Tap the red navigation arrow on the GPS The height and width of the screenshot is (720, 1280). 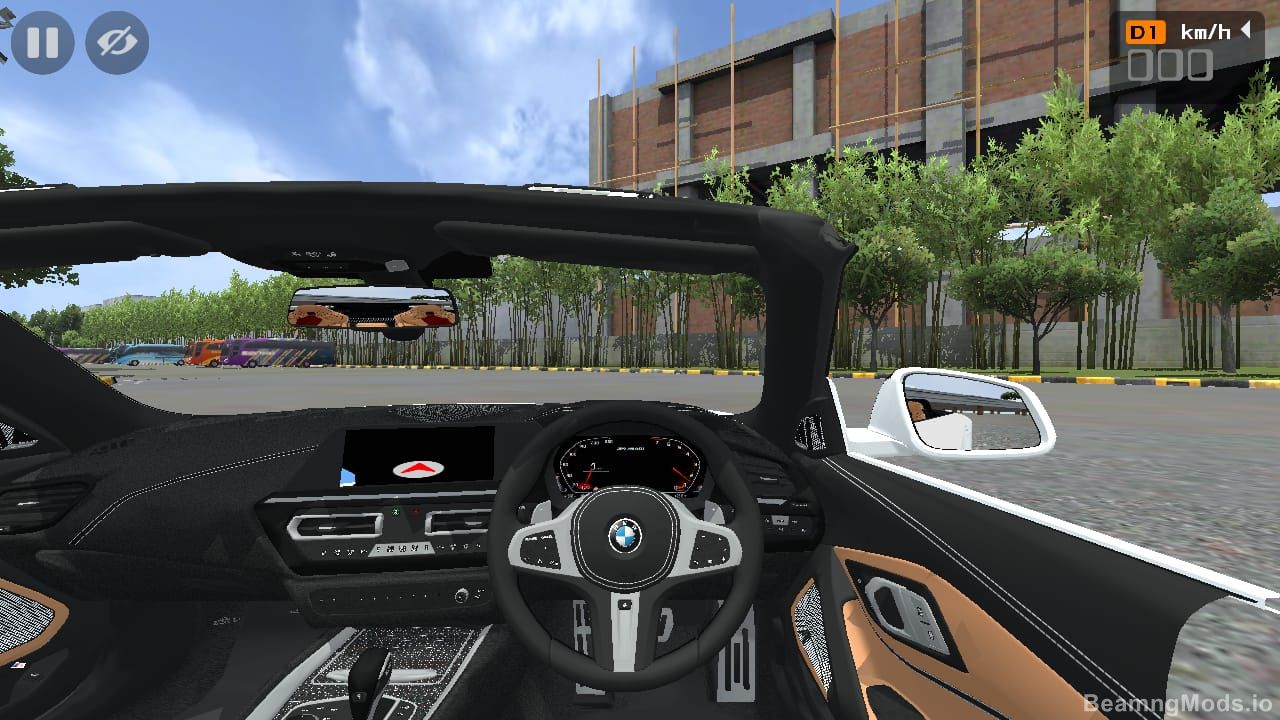click(418, 466)
